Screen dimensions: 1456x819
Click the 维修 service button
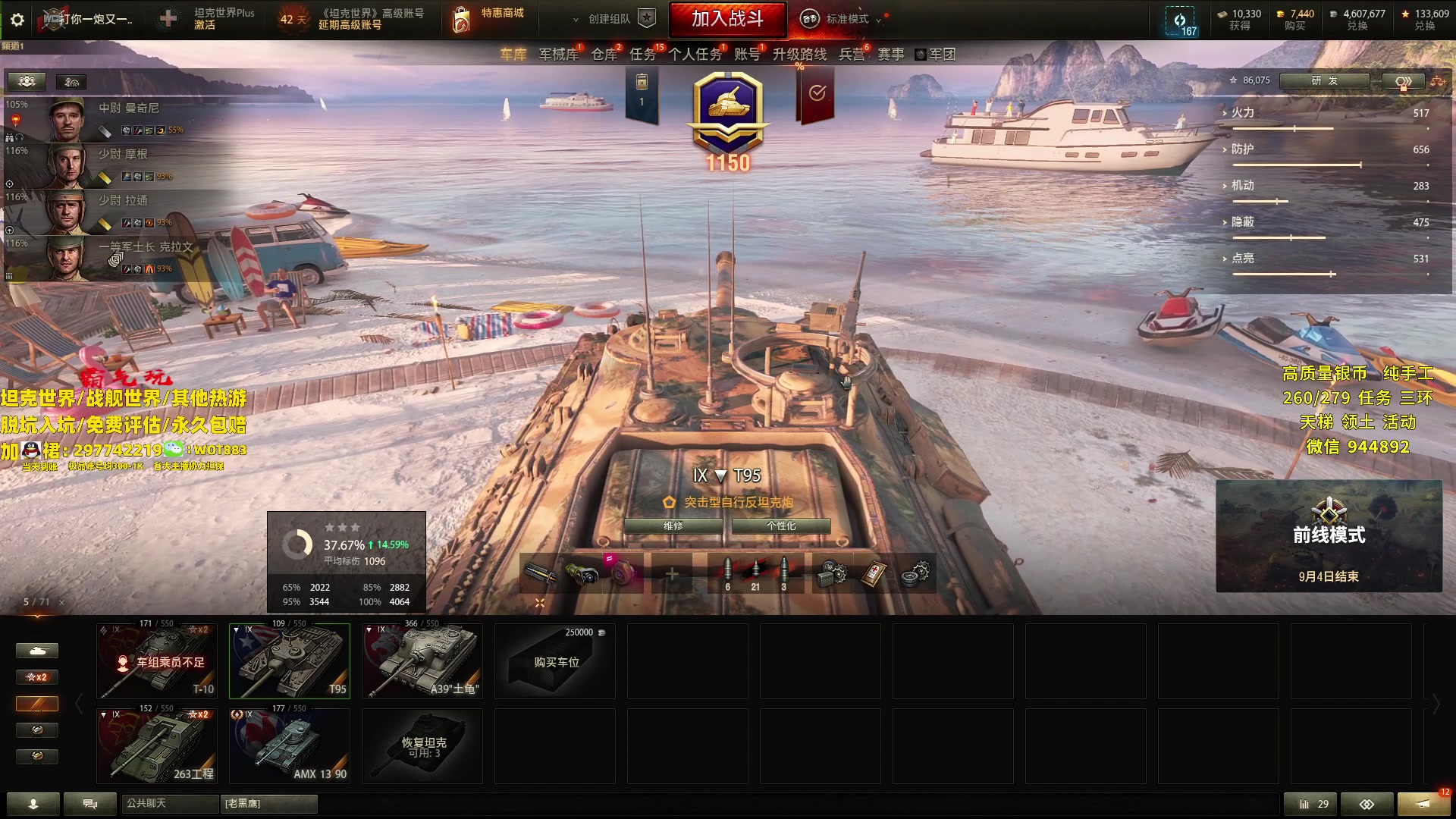673,526
